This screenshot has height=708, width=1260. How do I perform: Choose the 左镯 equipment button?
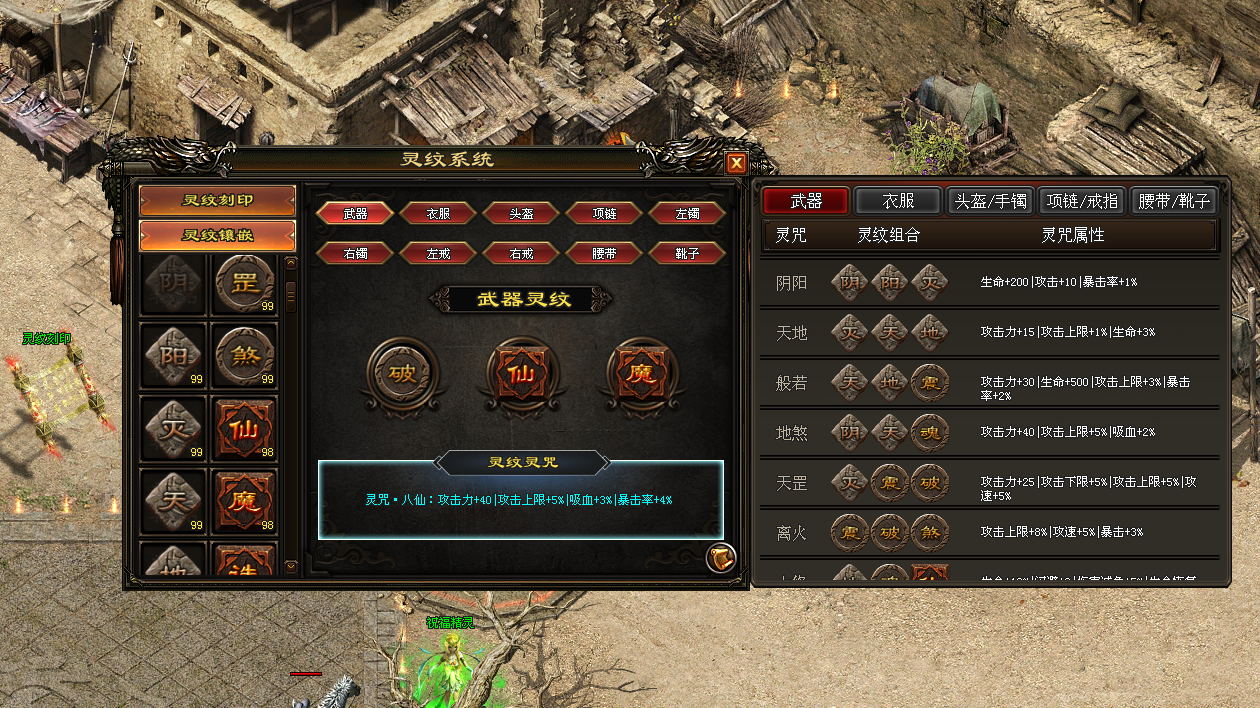pos(687,214)
